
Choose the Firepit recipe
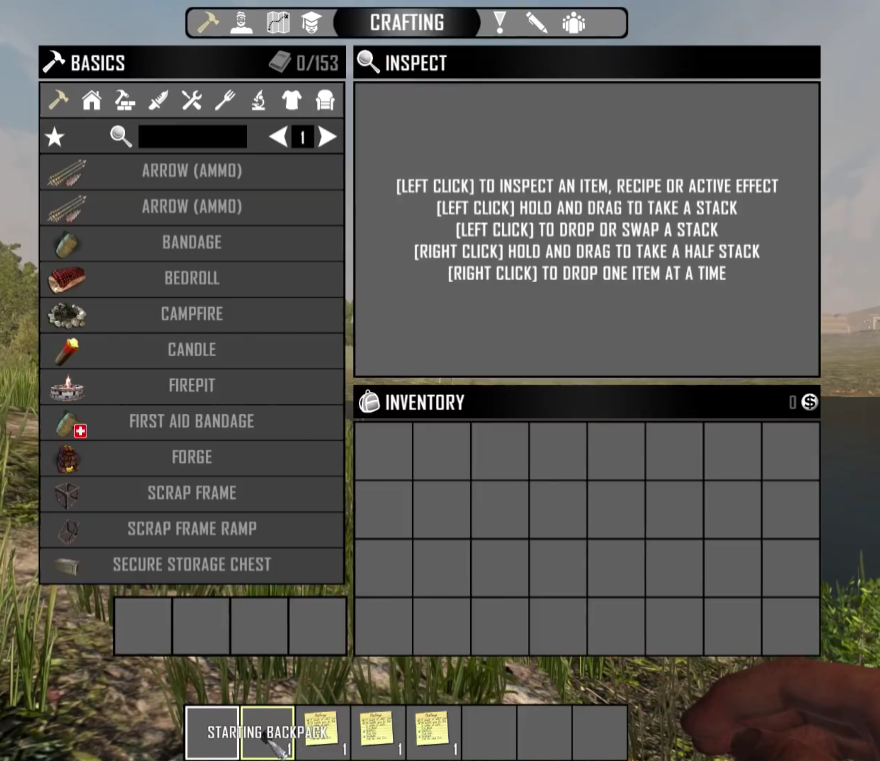pos(191,386)
